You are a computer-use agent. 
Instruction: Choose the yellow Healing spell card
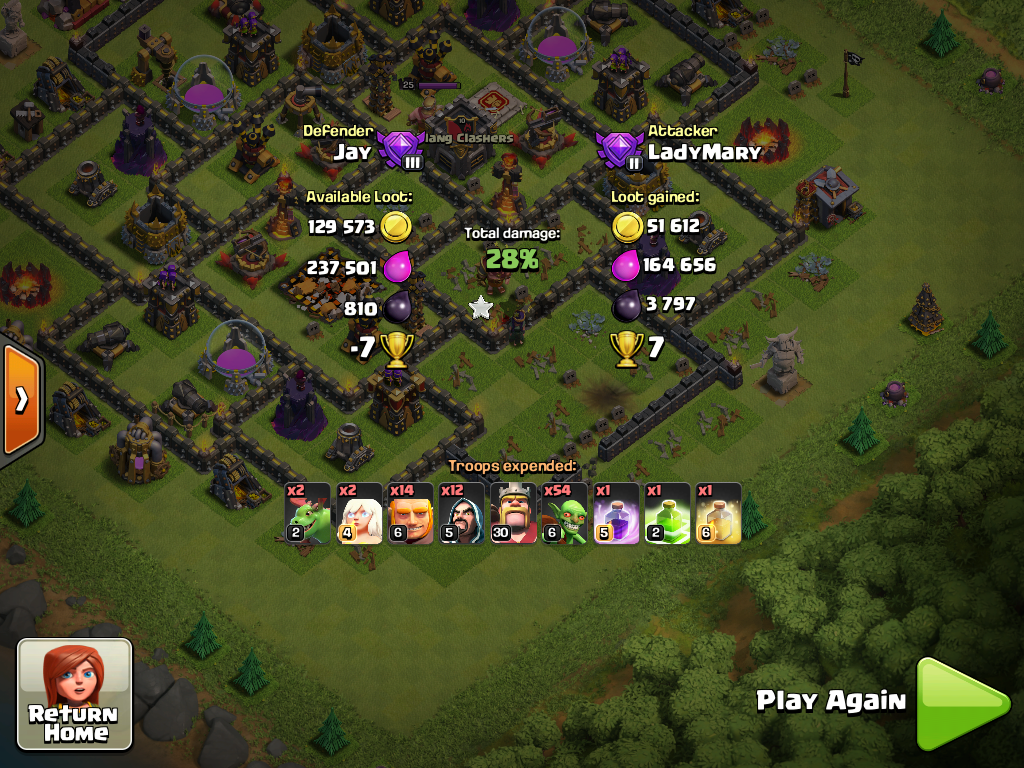(x=718, y=514)
